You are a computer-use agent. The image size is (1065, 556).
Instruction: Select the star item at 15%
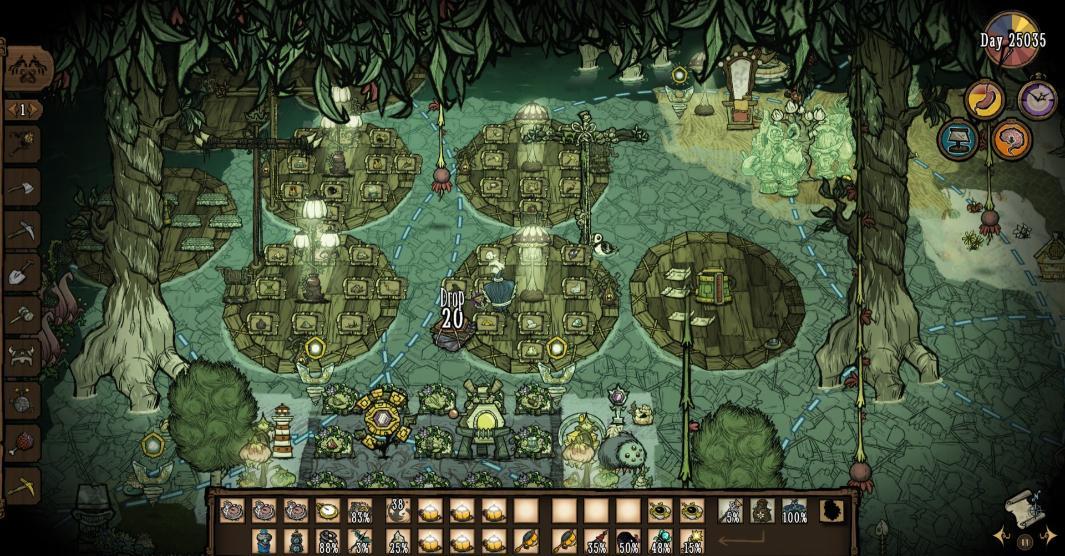pyautogui.click(x=692, y=543)
